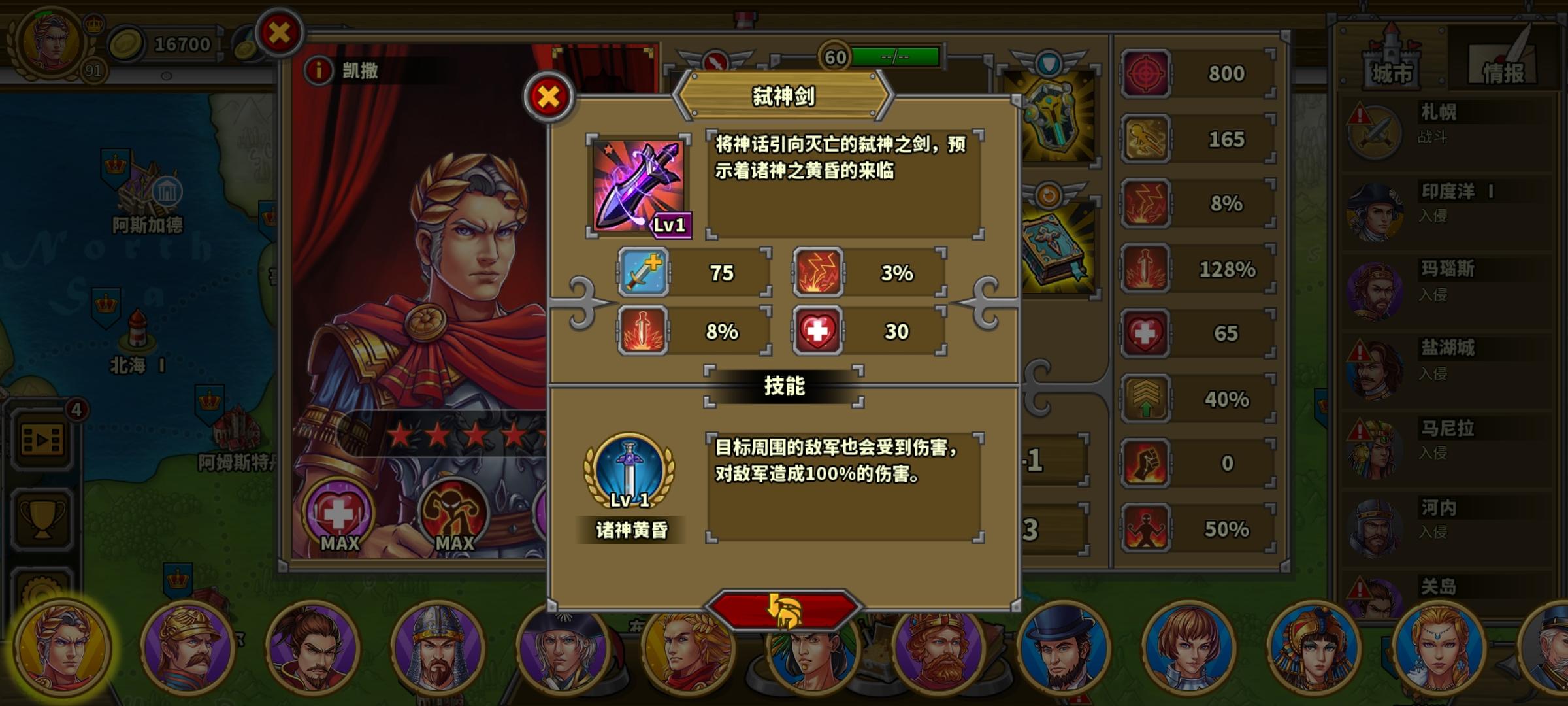Click the critical strike icon beside 3%
This screenshot has height=706, width=1568.
(819, 272)
